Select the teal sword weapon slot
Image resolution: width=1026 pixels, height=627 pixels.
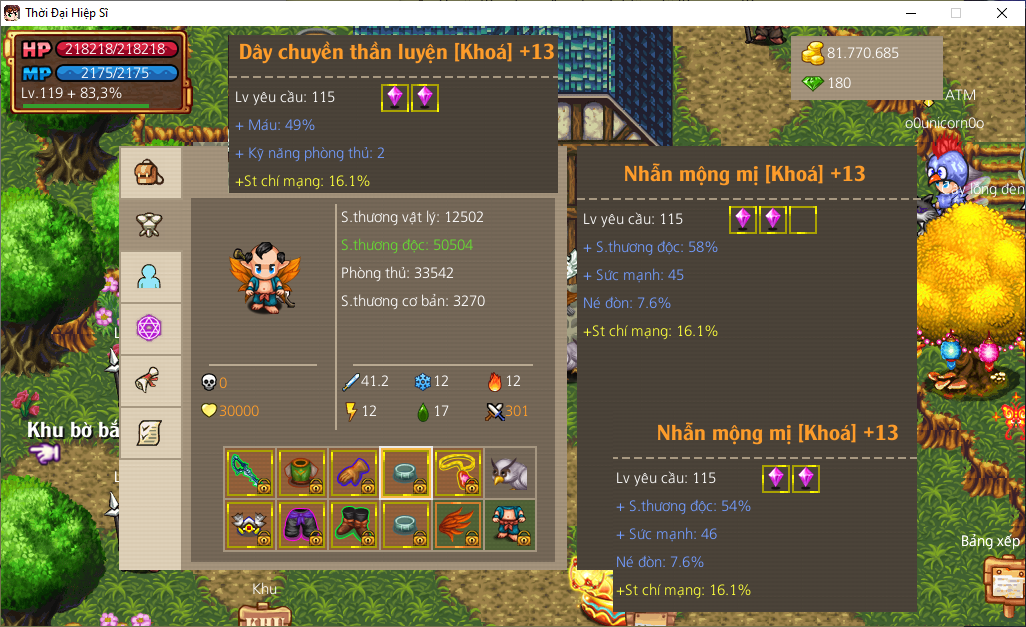pyautogui.click(x=250, y=473)
